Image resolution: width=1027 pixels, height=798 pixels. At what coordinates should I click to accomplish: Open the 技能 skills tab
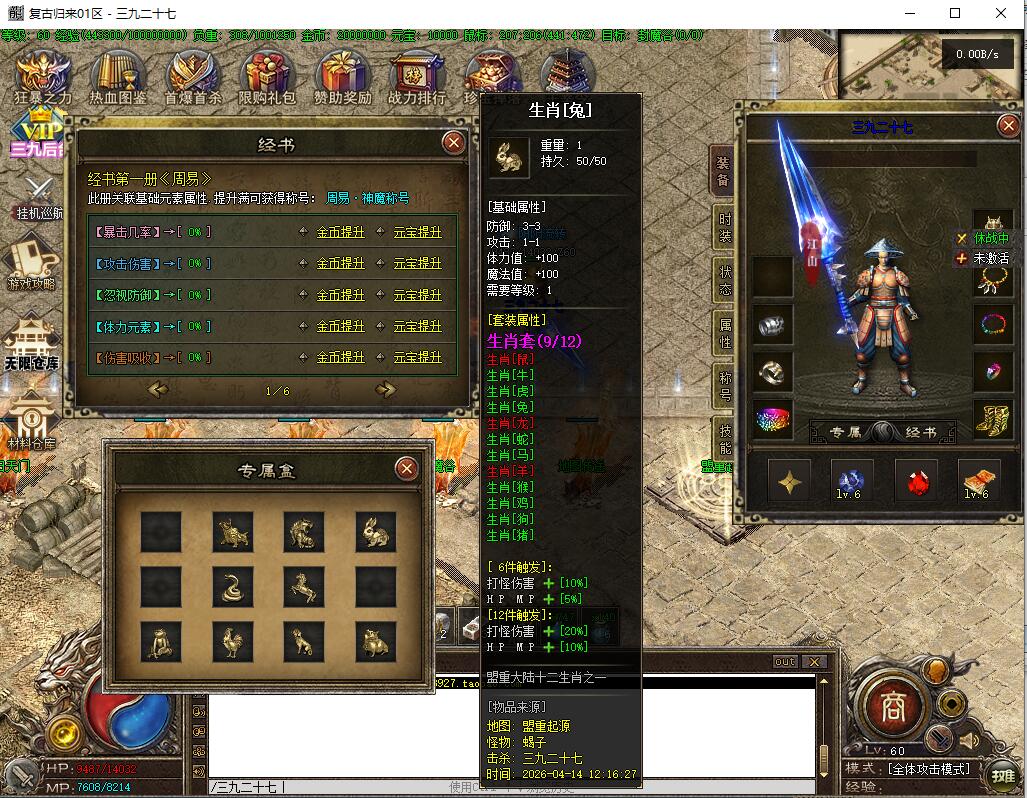pyautogui.click(x=724, y=437)
